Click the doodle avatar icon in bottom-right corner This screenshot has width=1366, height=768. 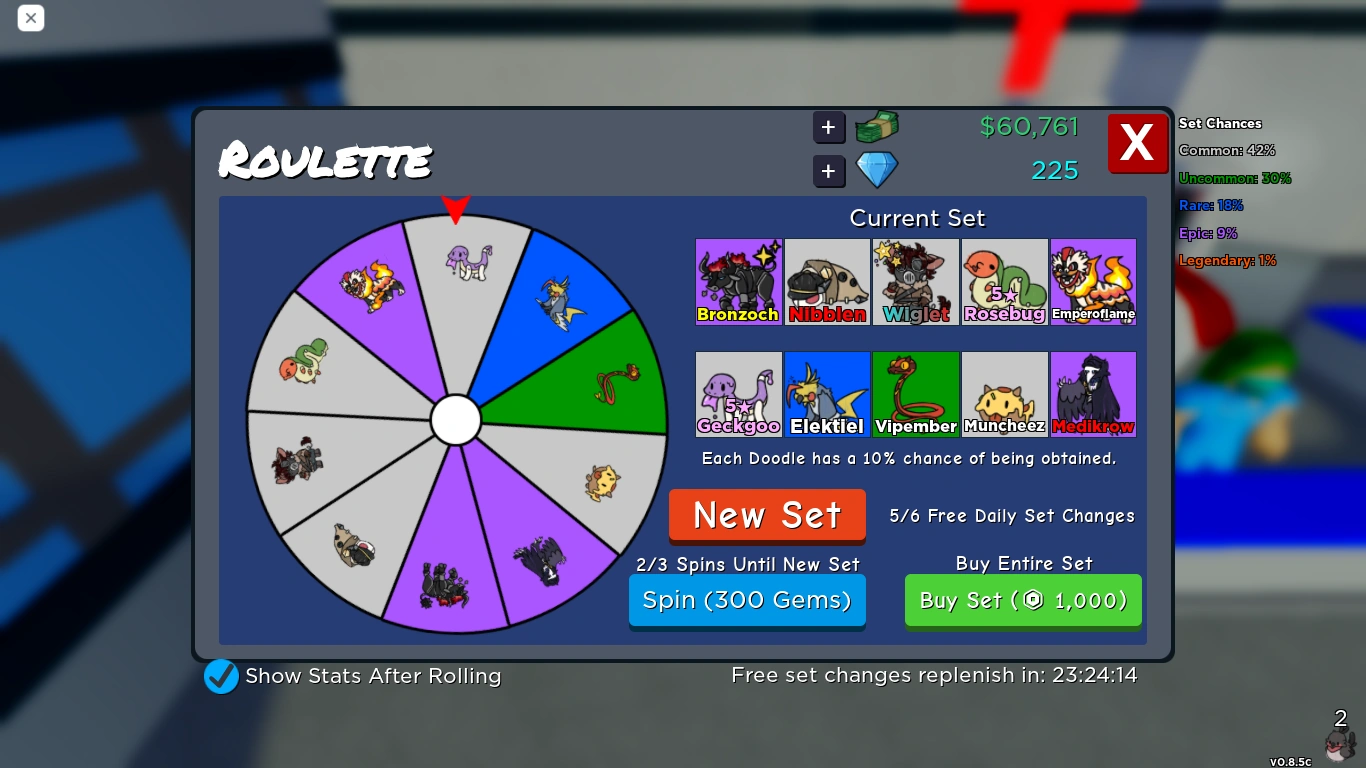click(1341, 744)
